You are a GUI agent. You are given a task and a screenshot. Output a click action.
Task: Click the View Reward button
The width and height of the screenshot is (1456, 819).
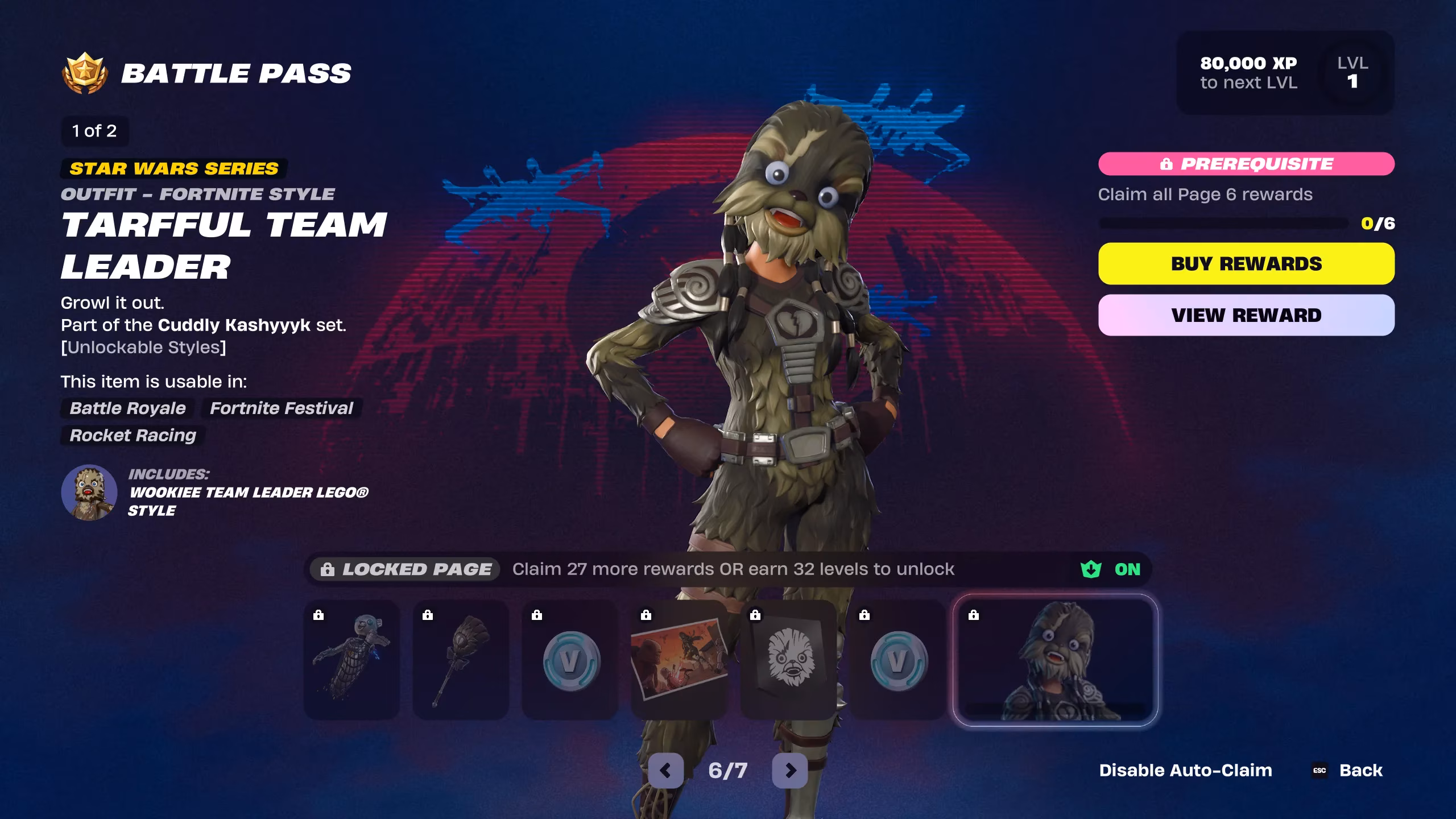pyautogui.click(x=1247, y=316)
